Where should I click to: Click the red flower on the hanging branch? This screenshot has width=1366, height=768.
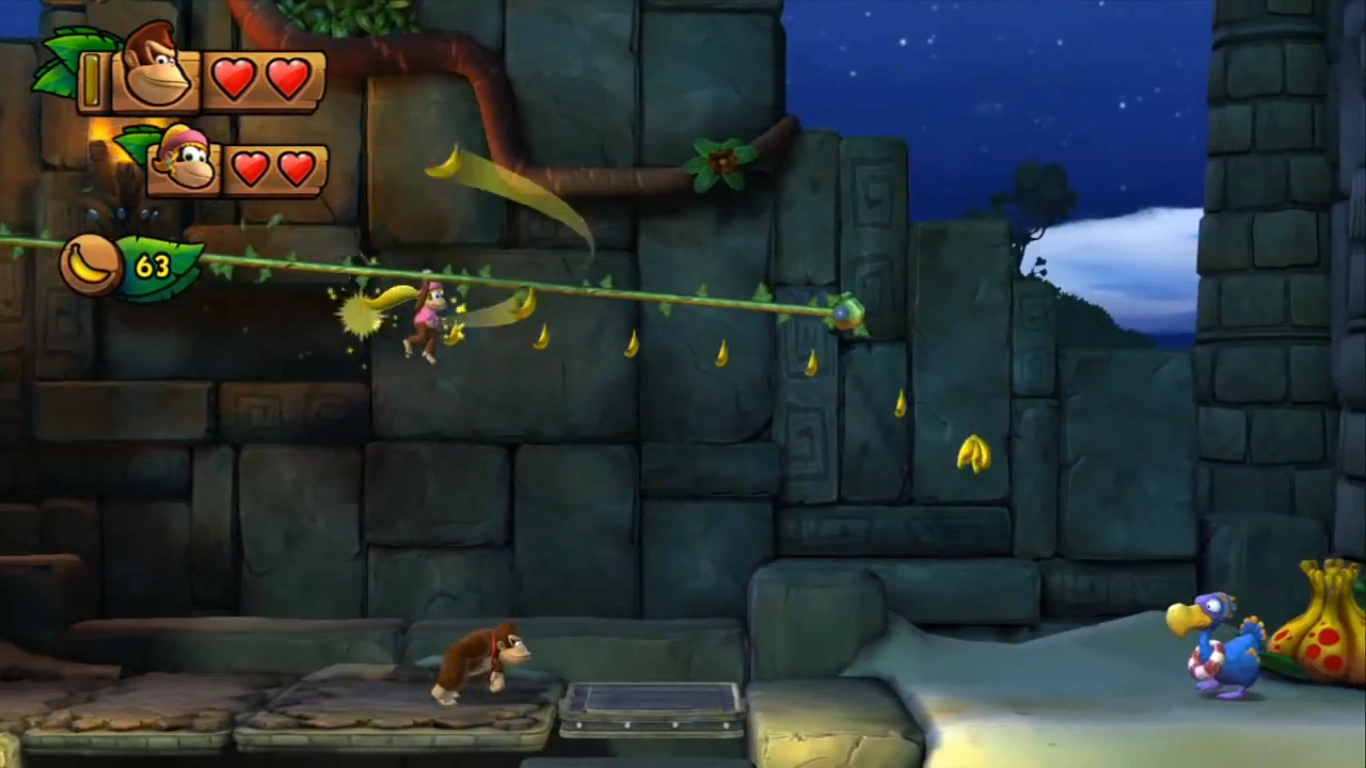tap(718, 160)
